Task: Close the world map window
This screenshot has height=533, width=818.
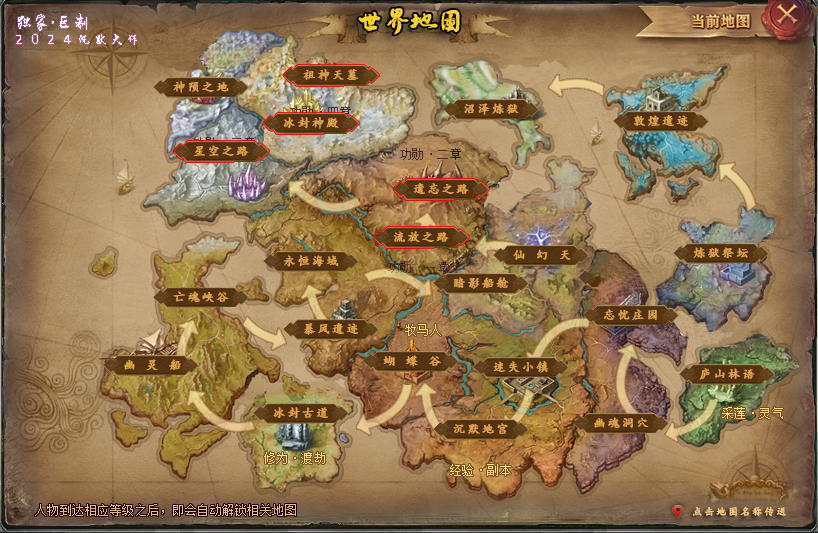Action: tap(787, 14)
